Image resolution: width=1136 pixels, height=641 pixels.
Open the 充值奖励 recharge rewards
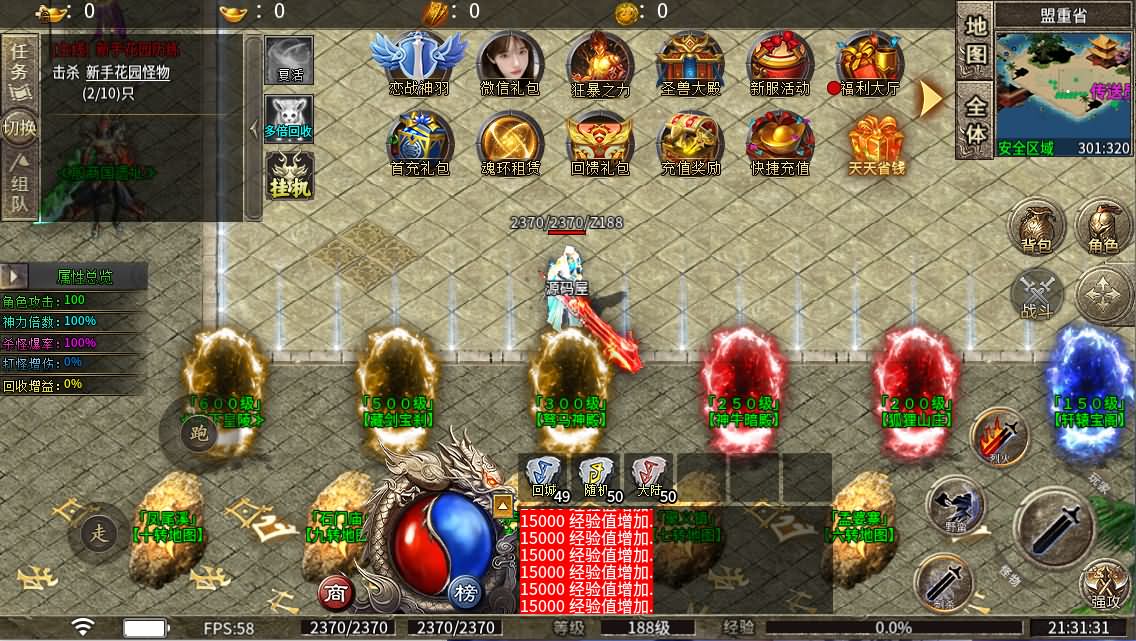tap(690, 142)
